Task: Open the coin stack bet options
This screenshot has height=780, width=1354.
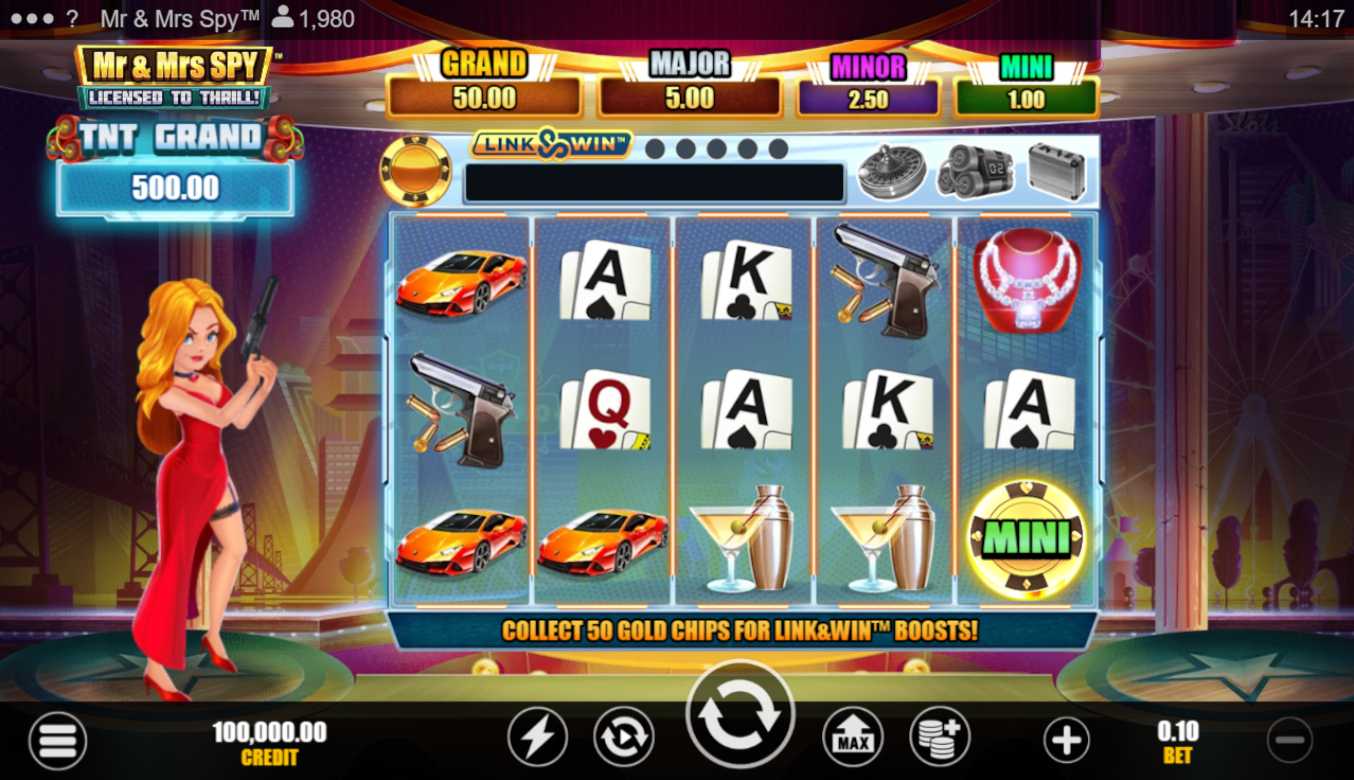Action: 939,739
